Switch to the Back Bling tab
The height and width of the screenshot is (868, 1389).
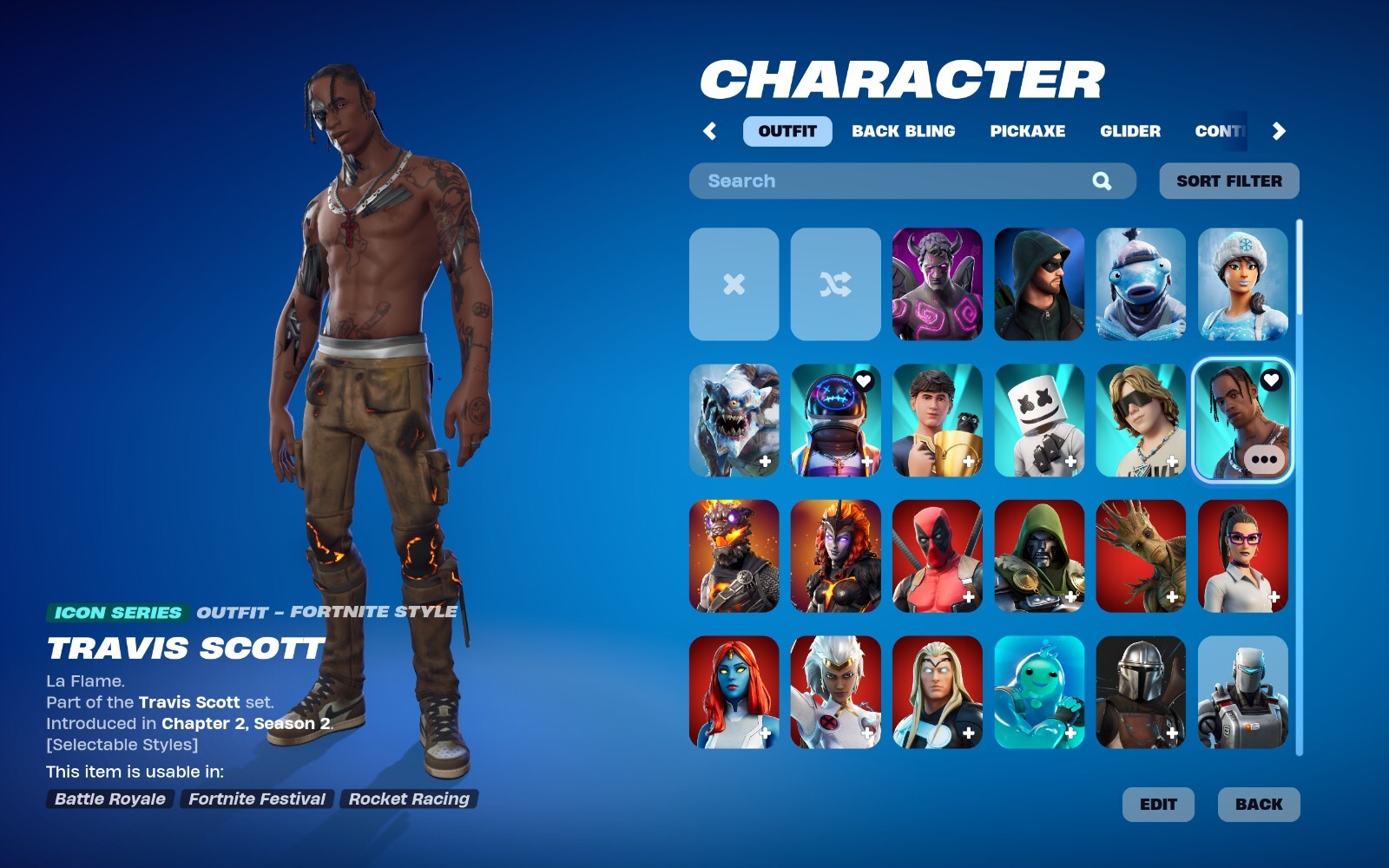tap(905, 131)
